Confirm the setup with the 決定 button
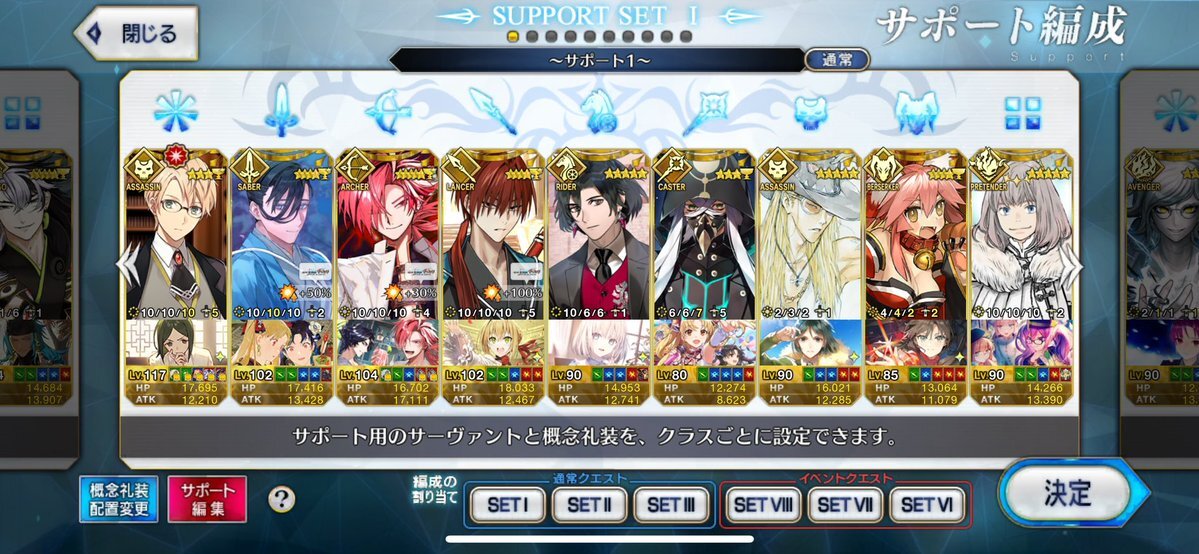1199x554 pixels. (x=1066, y=493)
